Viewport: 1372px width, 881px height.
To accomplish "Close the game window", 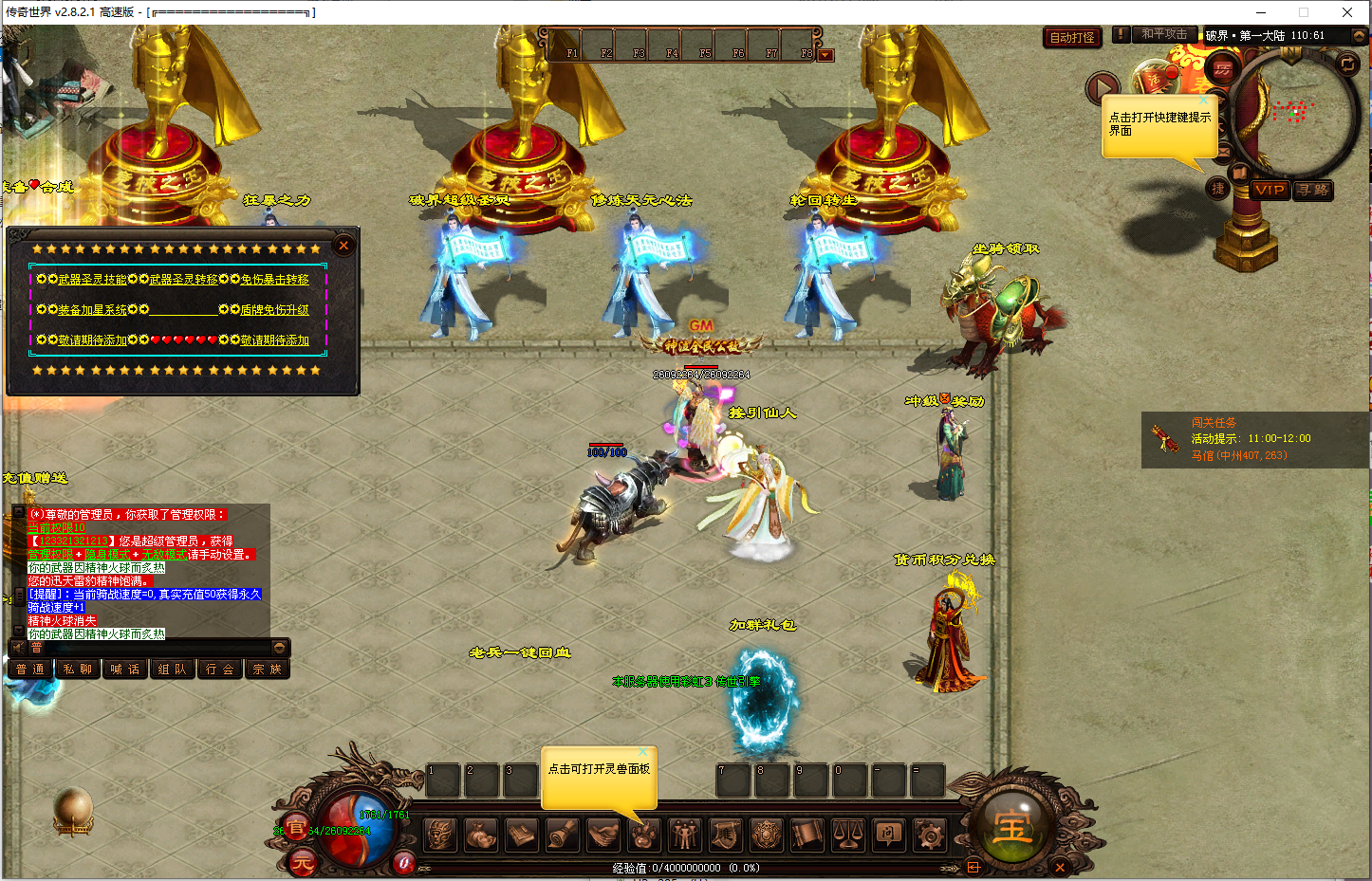I will pos(1346,12).
